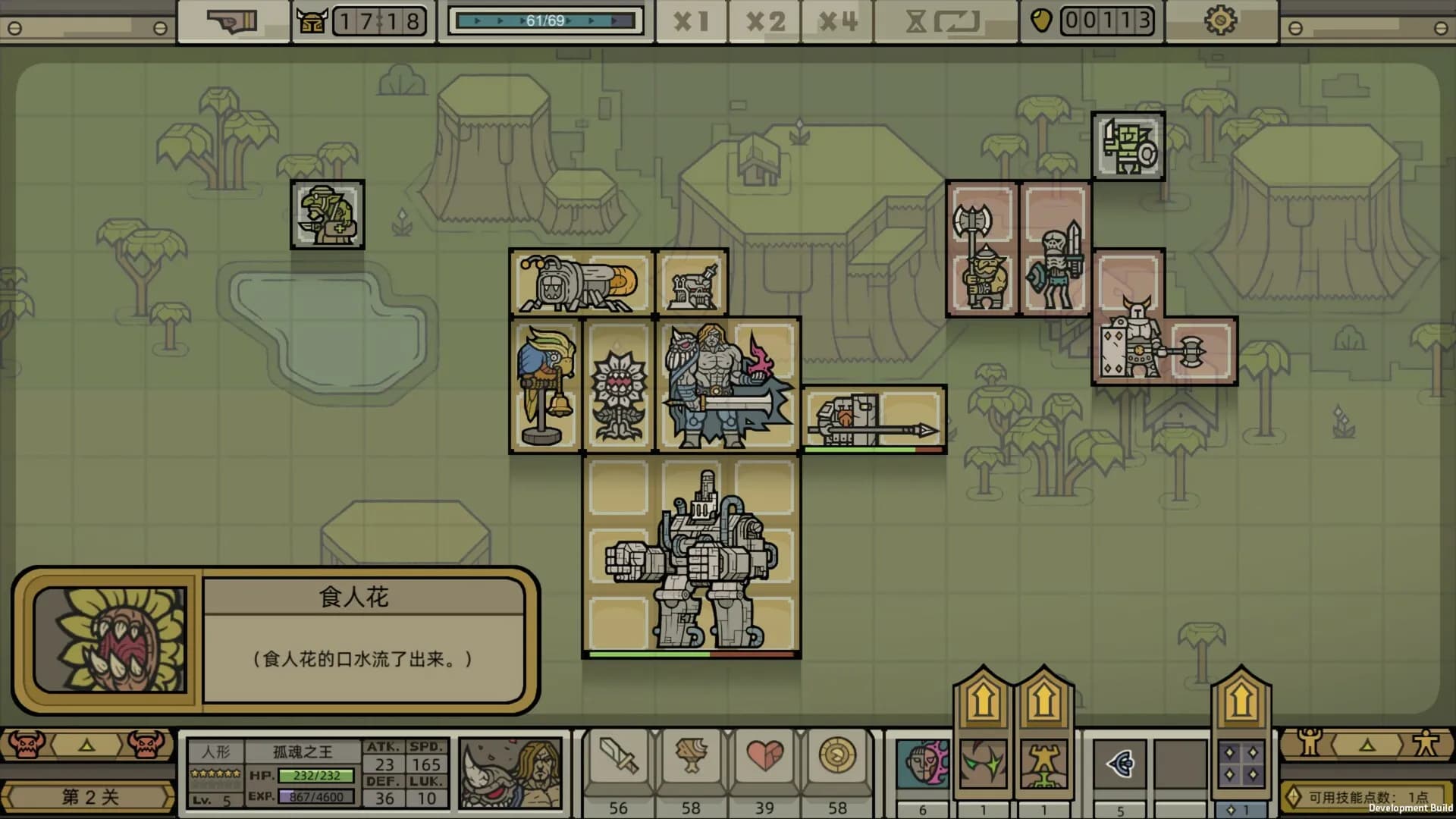This screenshot has height=819, width=1456.
Task: Select the gold coin stat slot
Action: pos(837,757)
